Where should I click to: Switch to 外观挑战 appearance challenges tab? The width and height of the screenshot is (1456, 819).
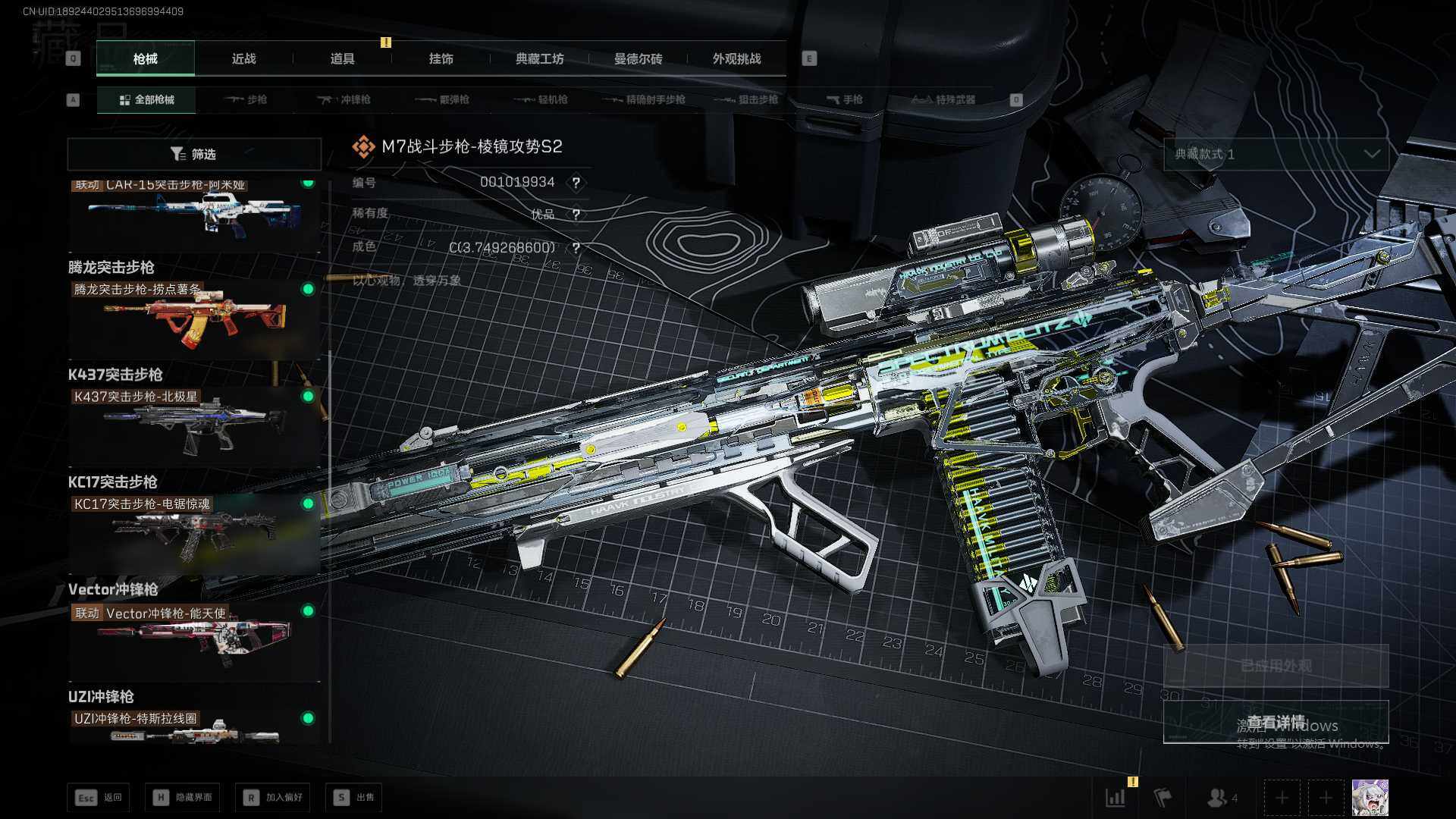coord(736,58)
